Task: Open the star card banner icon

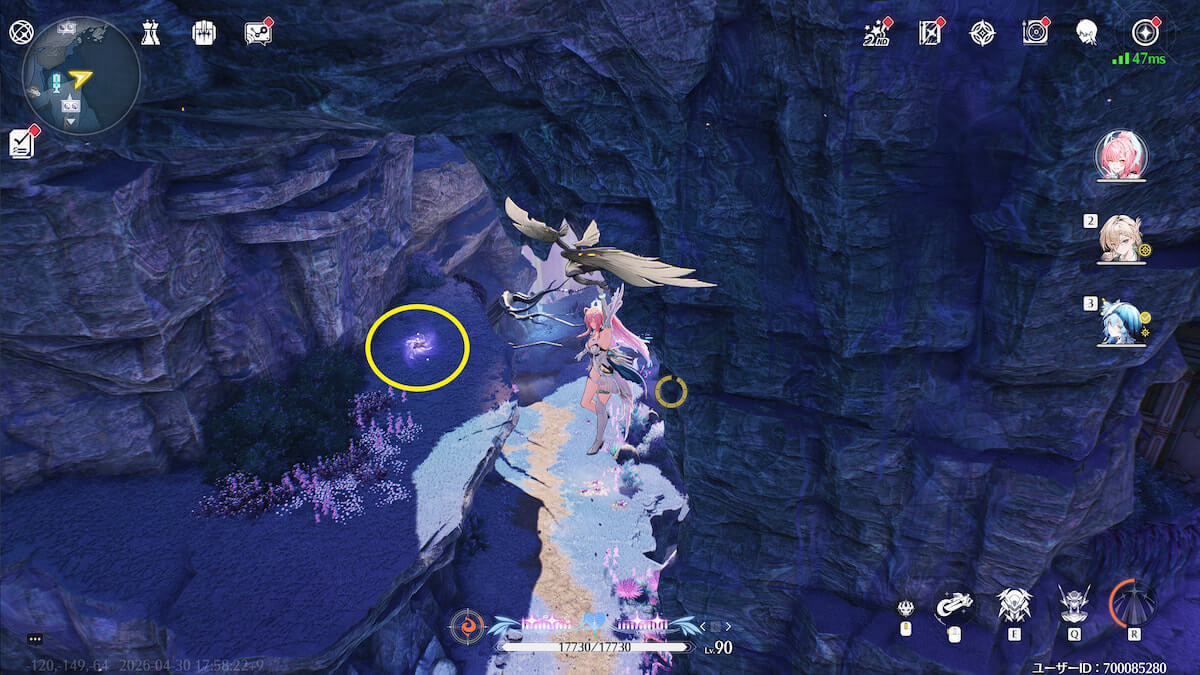Action: tap(930, 34)
